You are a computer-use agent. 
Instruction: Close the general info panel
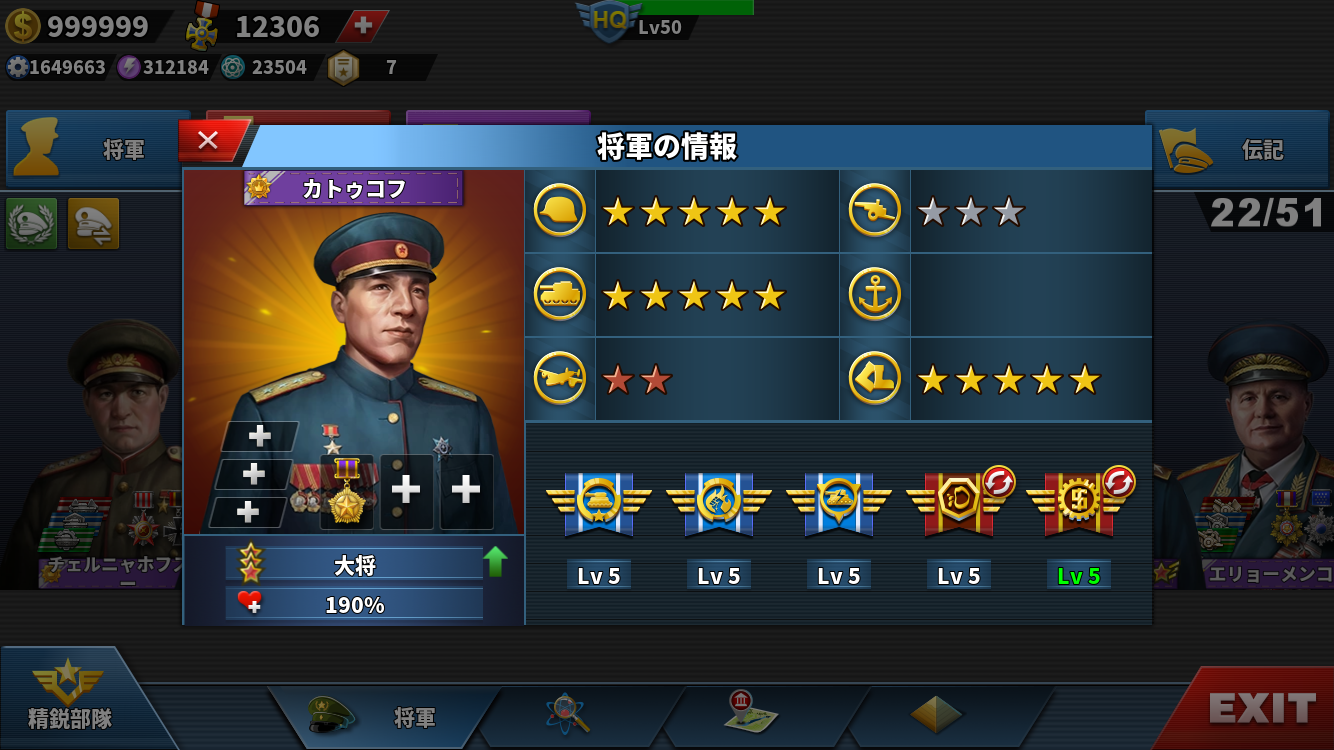209,141
